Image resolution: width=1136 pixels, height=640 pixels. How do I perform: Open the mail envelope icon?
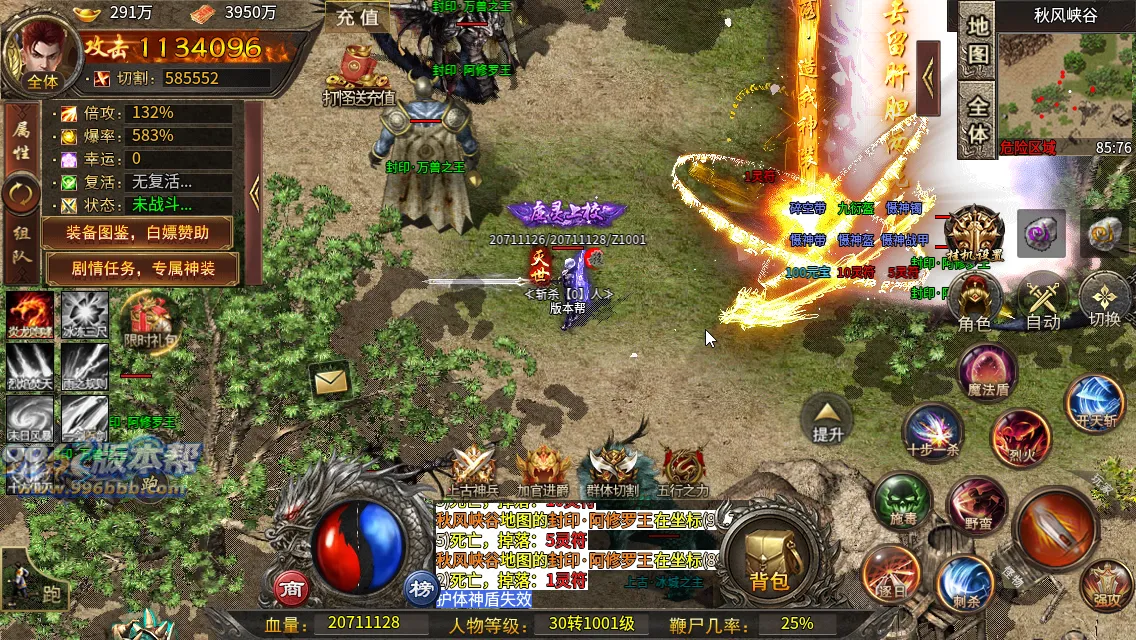[x=329, y=381]
